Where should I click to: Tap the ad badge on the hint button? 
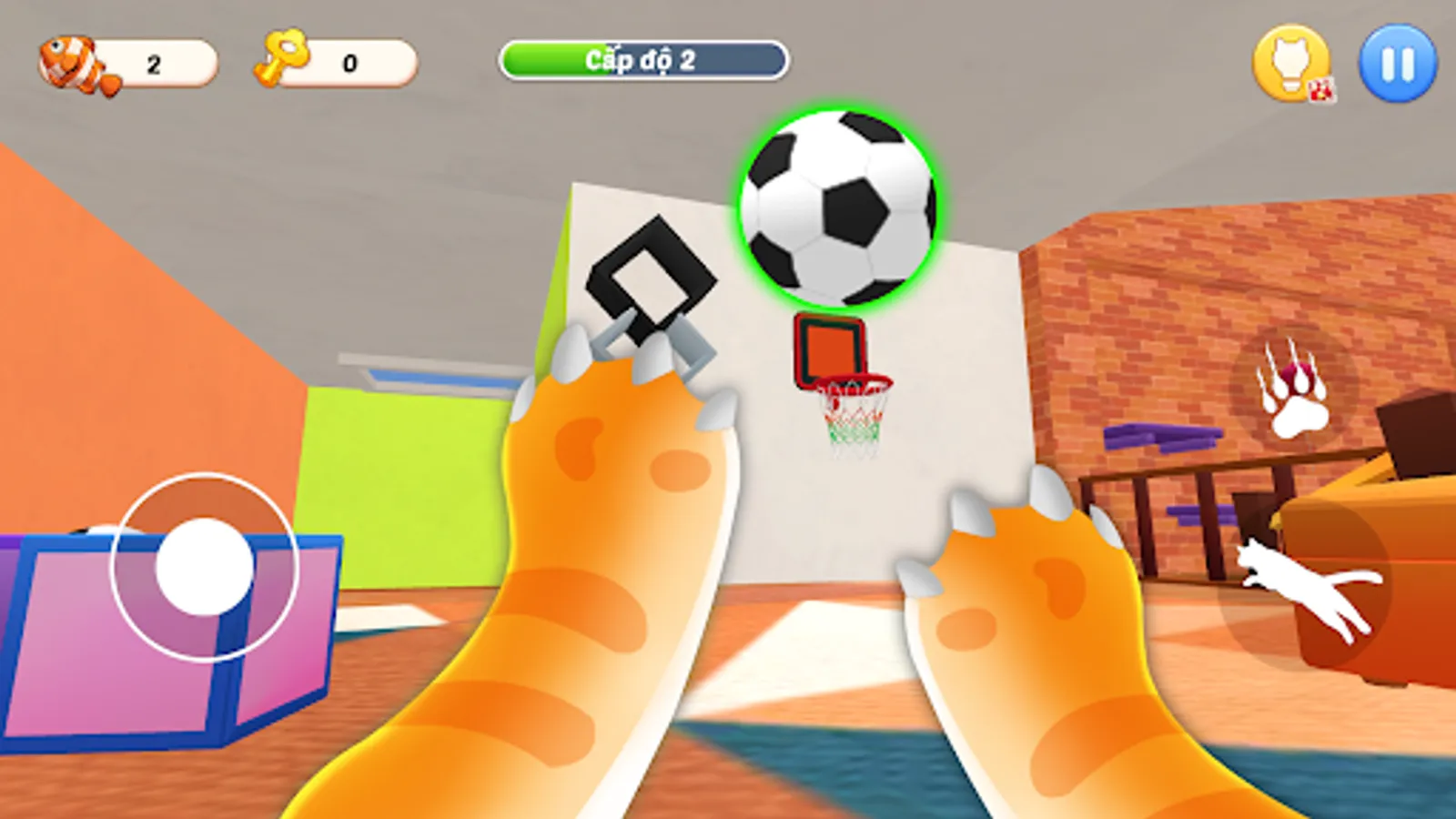coord(1321,87)
